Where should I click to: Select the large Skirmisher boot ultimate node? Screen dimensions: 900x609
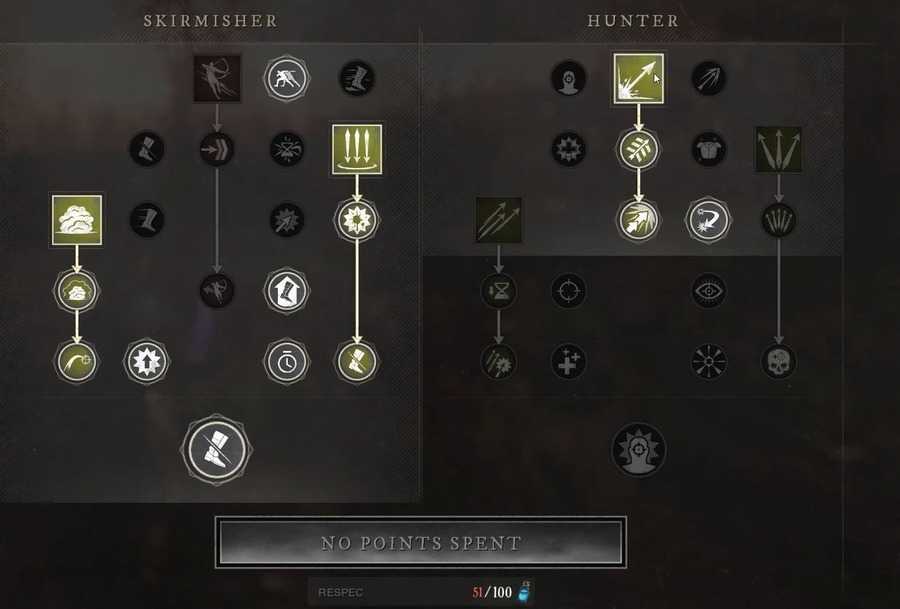click(216, 449)
